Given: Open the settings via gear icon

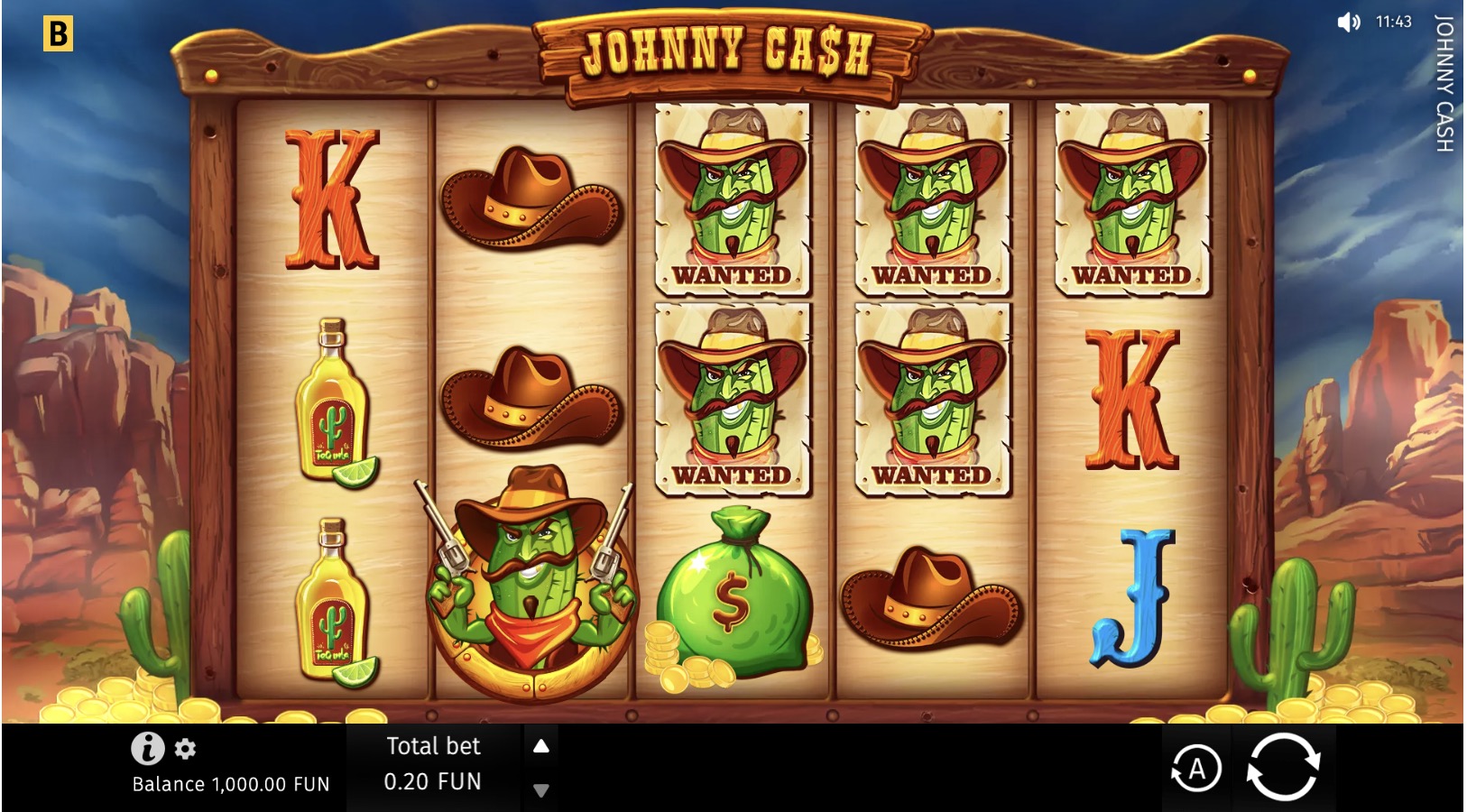Looking at the screenshot, I should (184, 749).
